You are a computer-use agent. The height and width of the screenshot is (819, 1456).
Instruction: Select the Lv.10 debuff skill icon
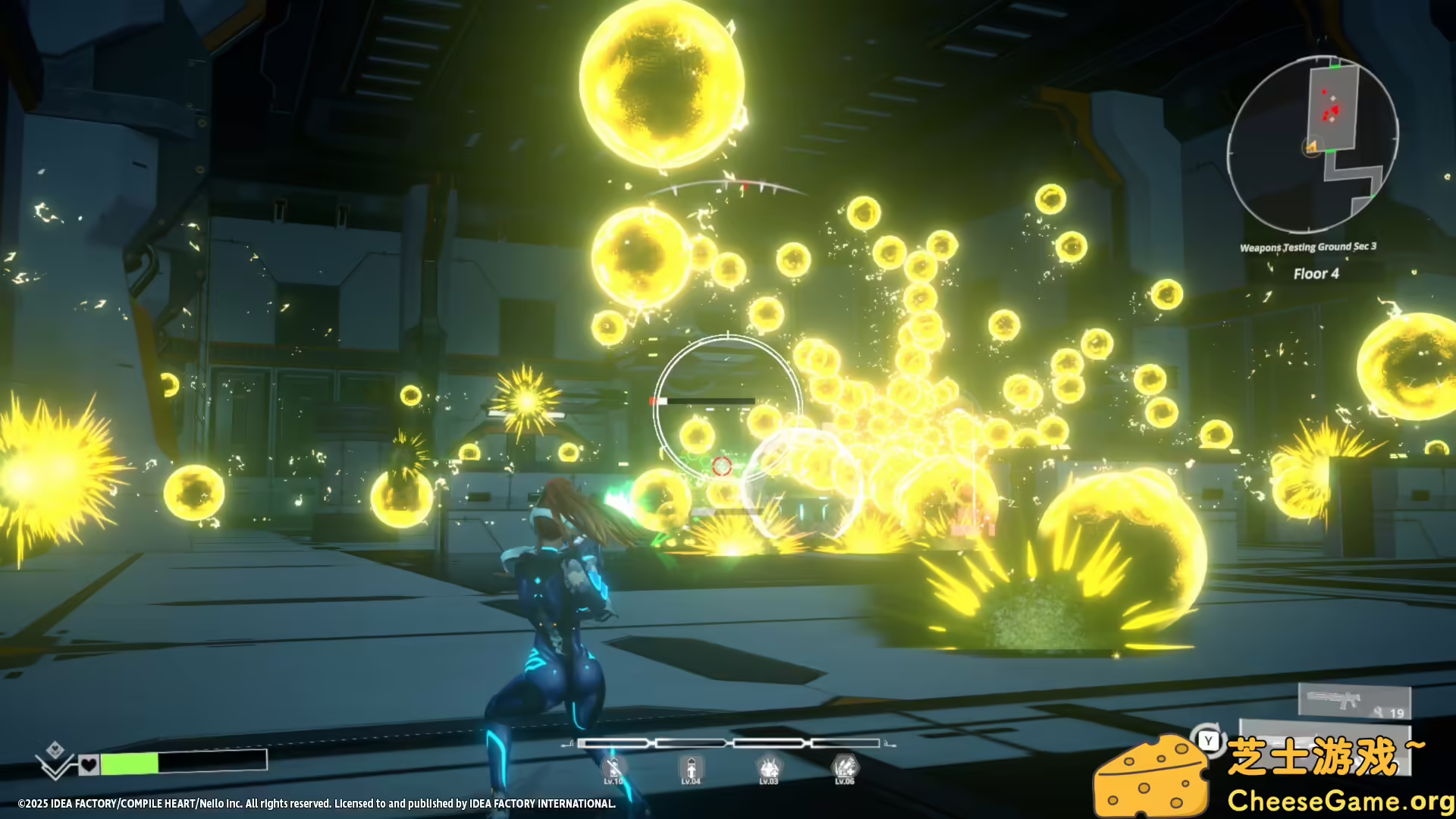613,767
